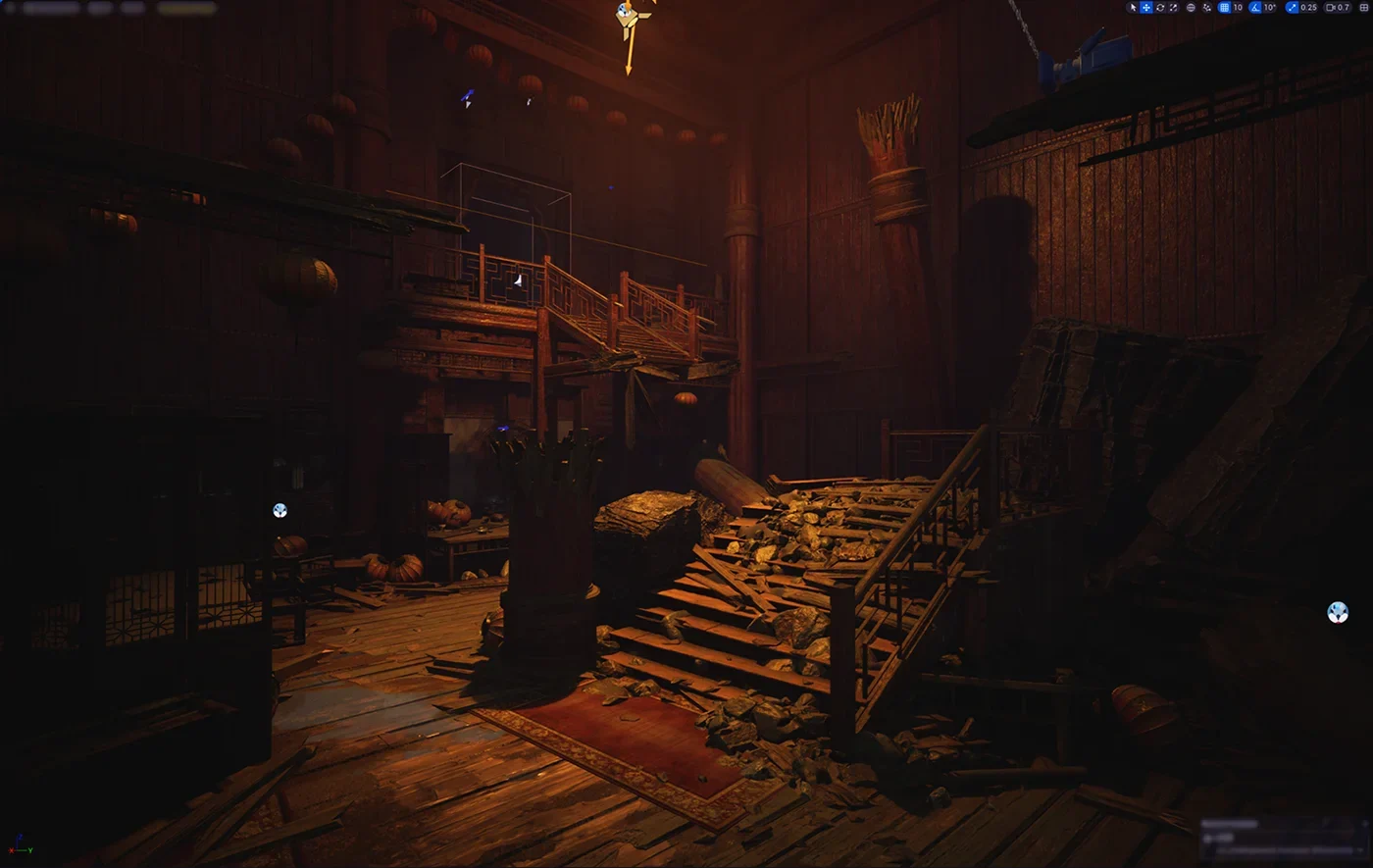This screenshot has height=868, width=1373.
Task: Open the grid snap size value 10
Action: click(1238, 8)
